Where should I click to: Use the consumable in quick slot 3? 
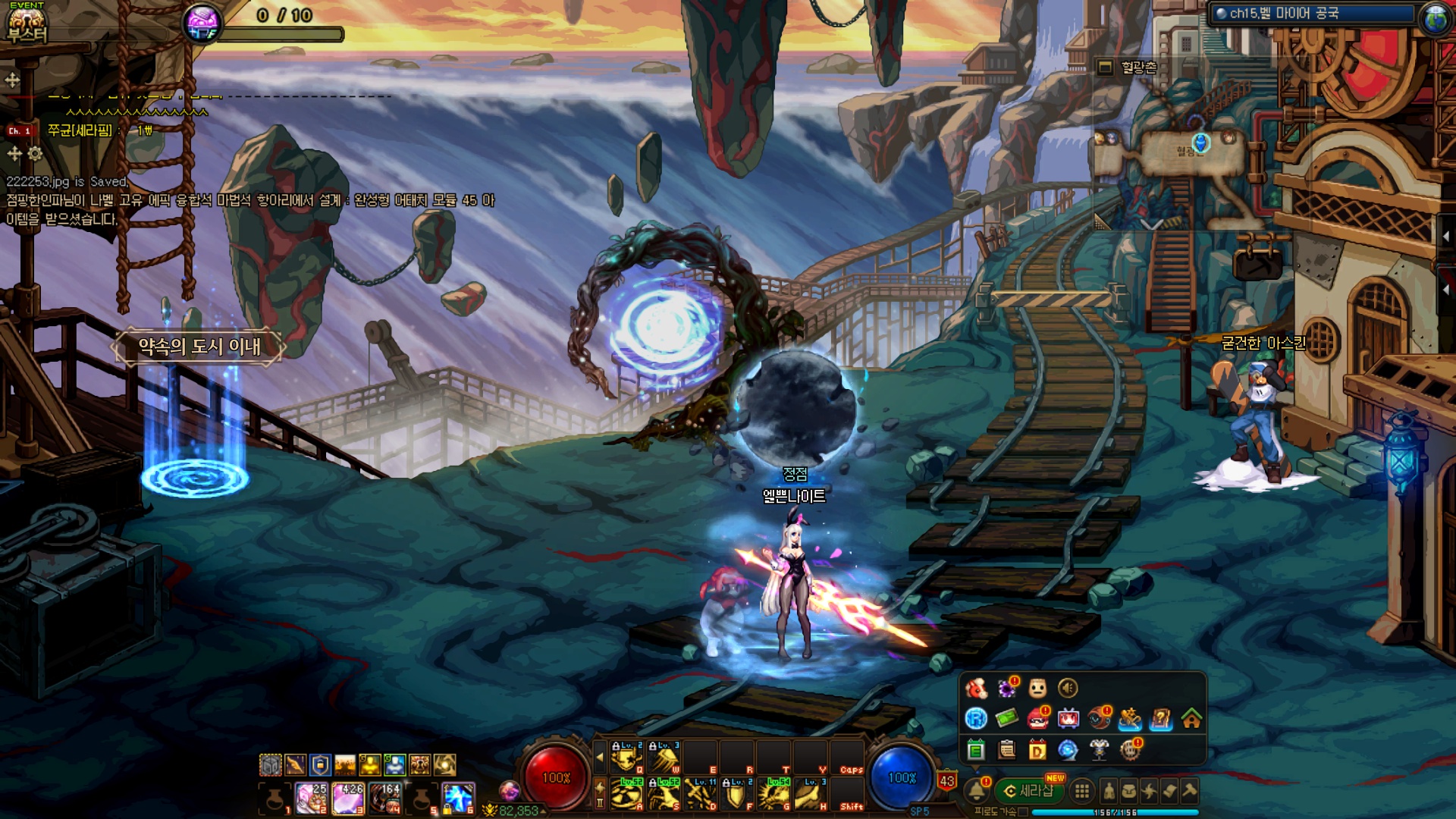348,799
